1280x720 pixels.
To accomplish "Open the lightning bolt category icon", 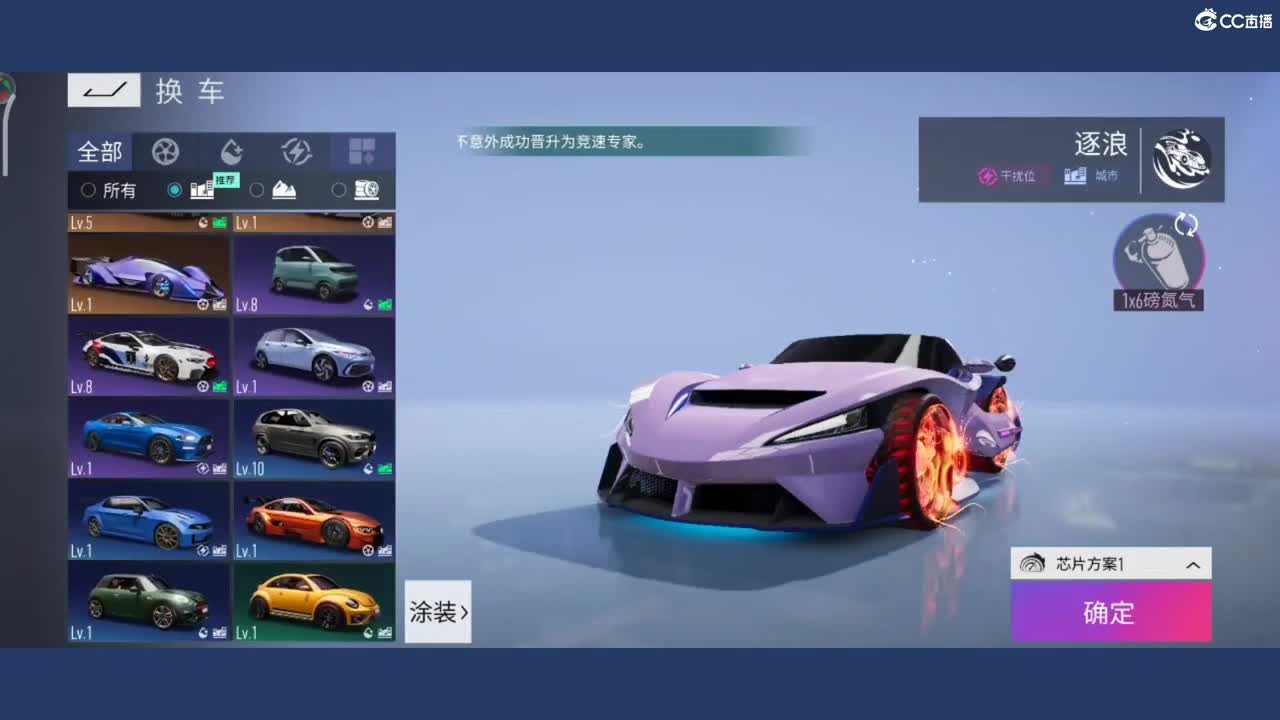I will coord(297,152).
